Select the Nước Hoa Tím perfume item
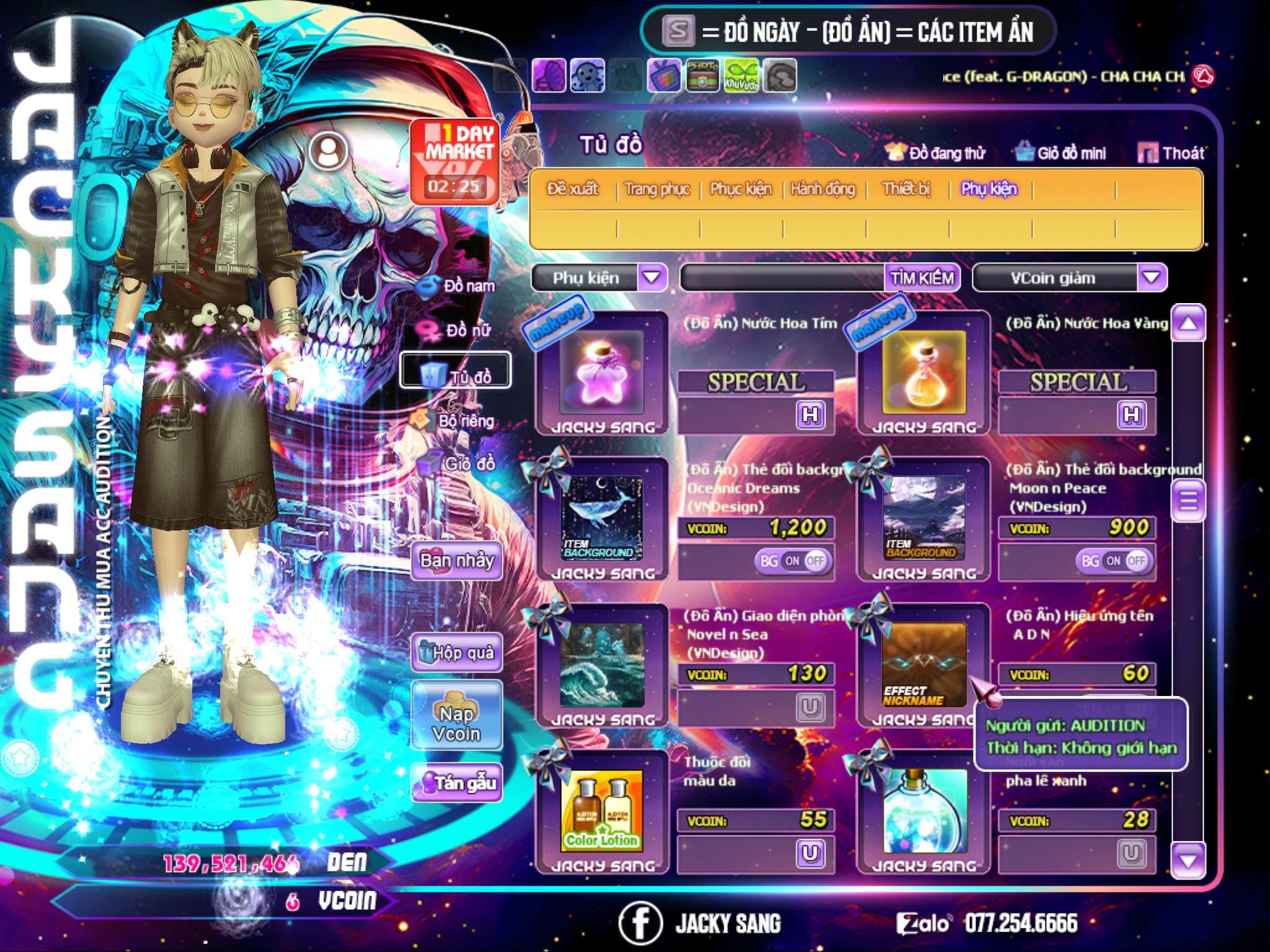 point(601,372)
